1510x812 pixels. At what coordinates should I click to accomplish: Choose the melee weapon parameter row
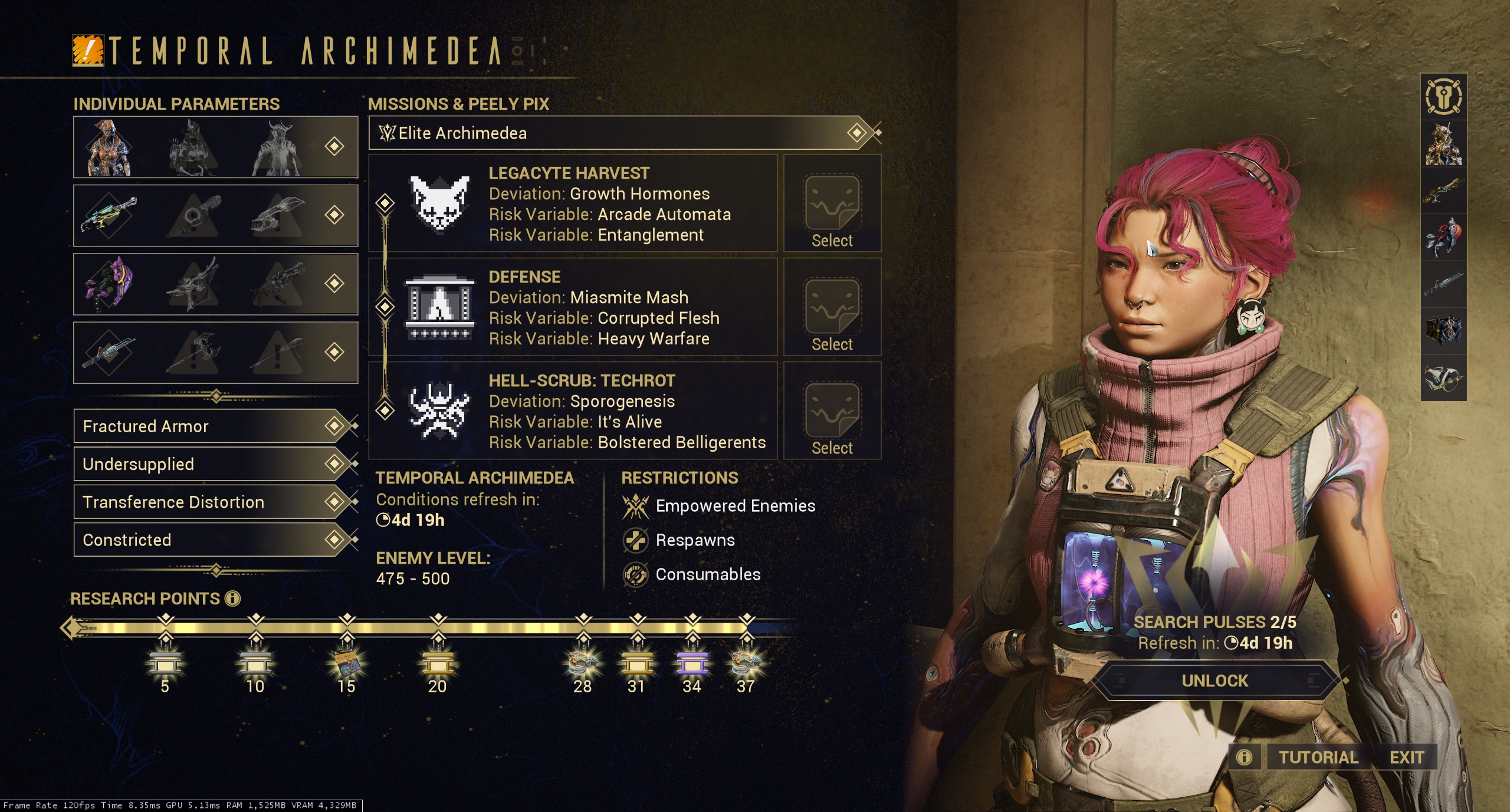click(215, 352)
